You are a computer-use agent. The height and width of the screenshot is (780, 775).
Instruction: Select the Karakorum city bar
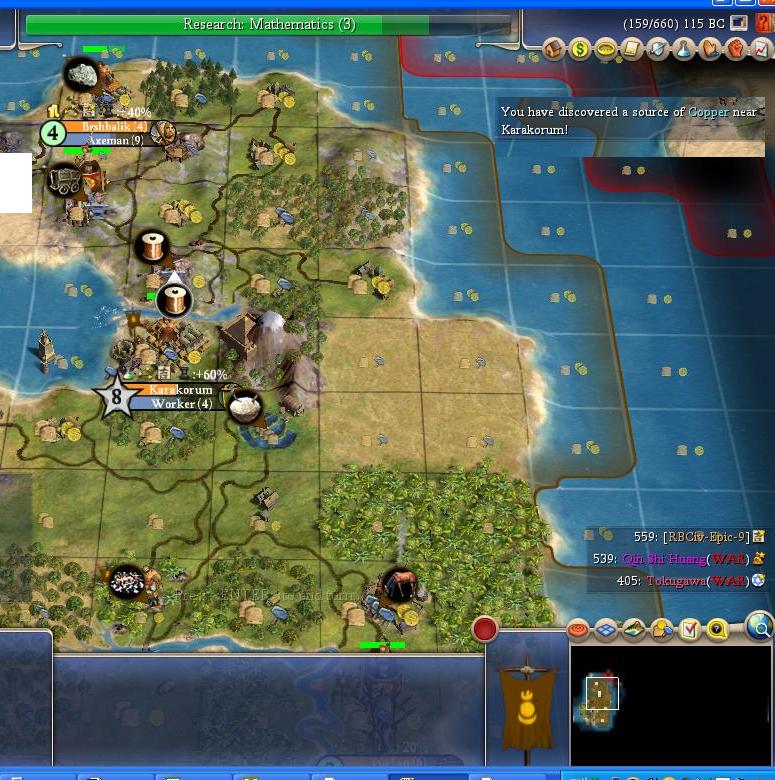(180, 389)
